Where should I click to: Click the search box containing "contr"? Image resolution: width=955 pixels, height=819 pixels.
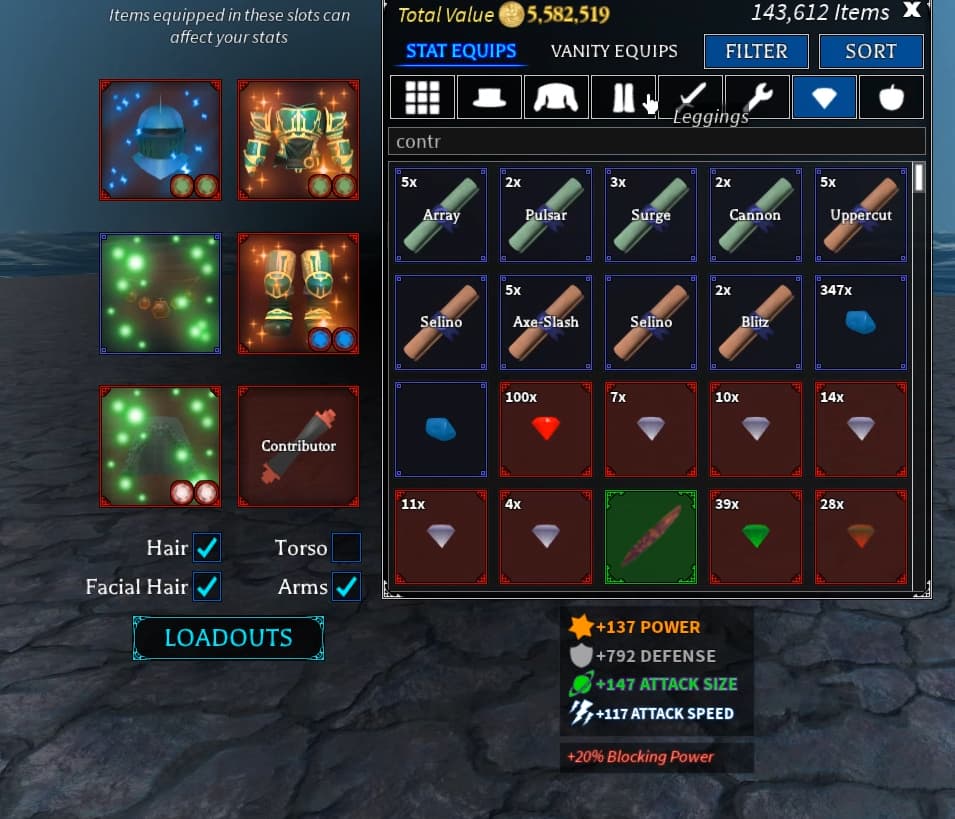pos(656,141)
